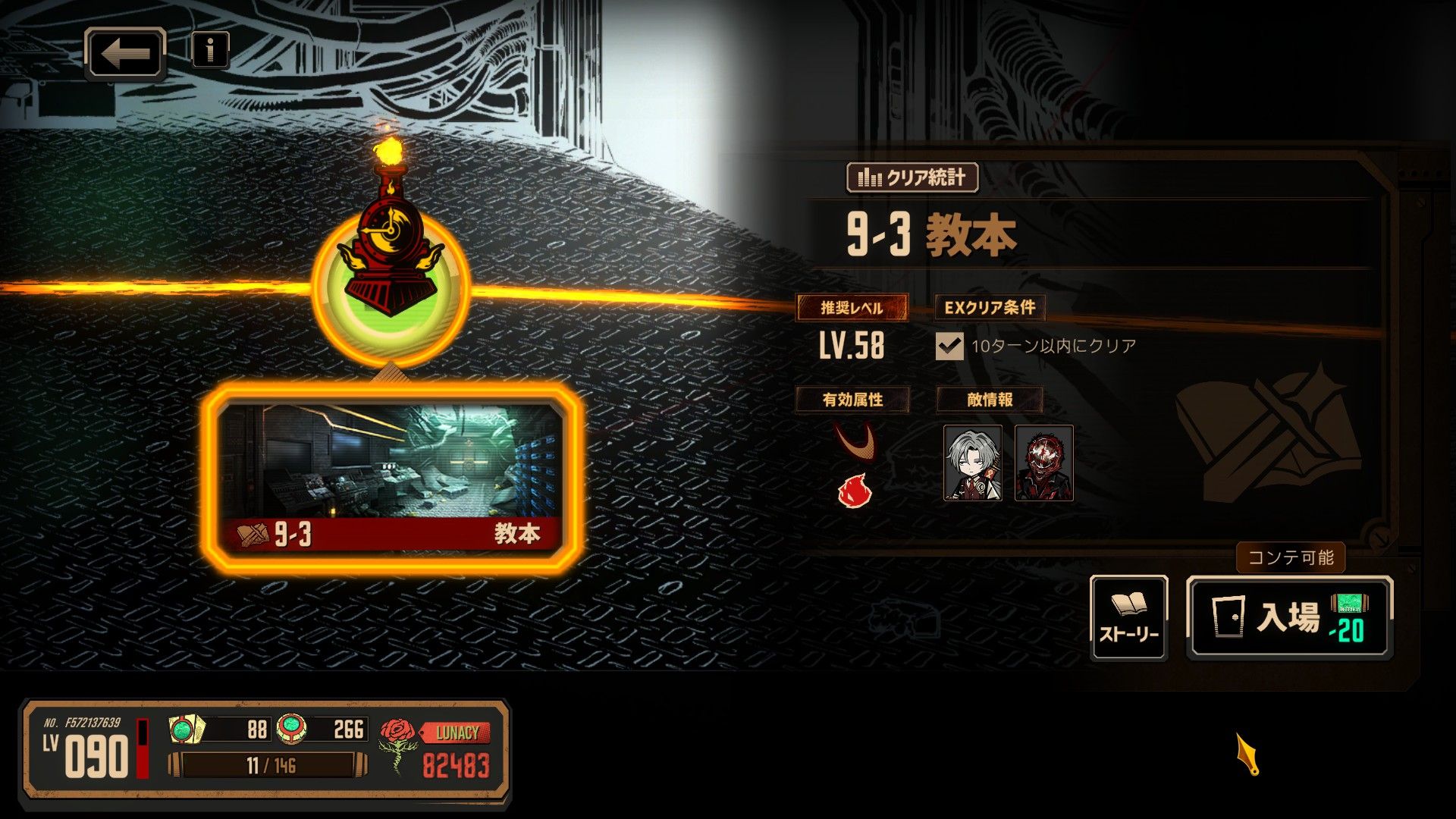Screen dimensions: 1456x819
Task: Click the crescent effective attribute icon
Action: click(x=855, y=441)
